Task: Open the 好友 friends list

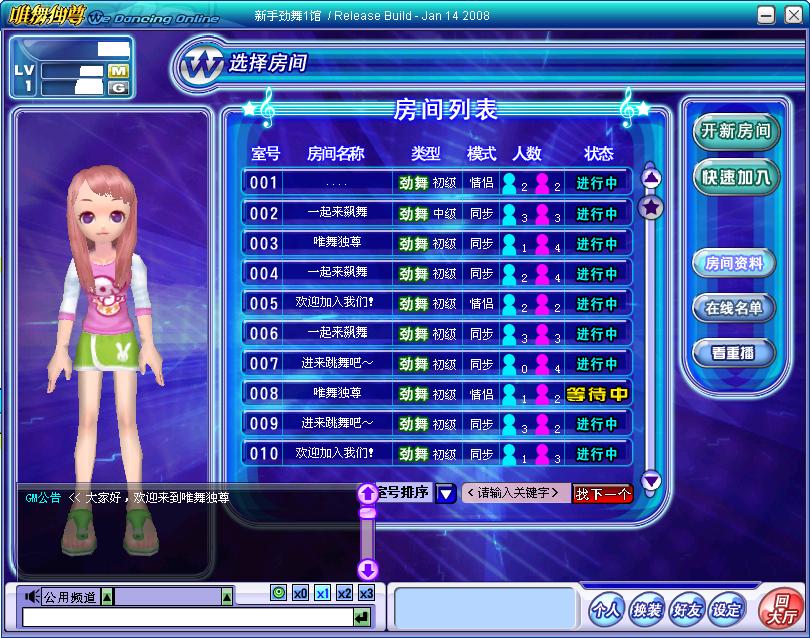Action: tap(686, 609)
